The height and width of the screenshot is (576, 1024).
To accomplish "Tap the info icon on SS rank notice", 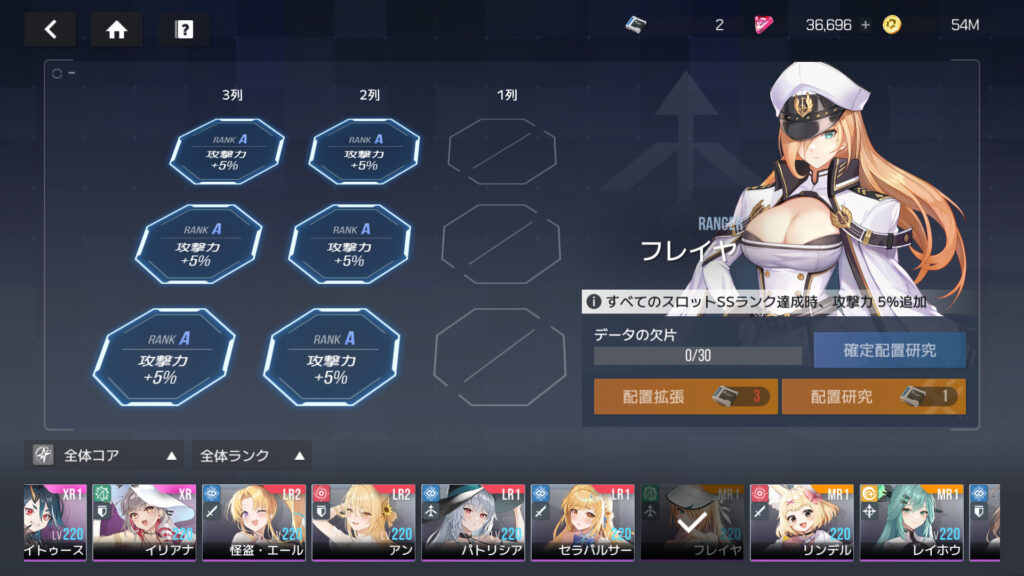I will (594, 301).
